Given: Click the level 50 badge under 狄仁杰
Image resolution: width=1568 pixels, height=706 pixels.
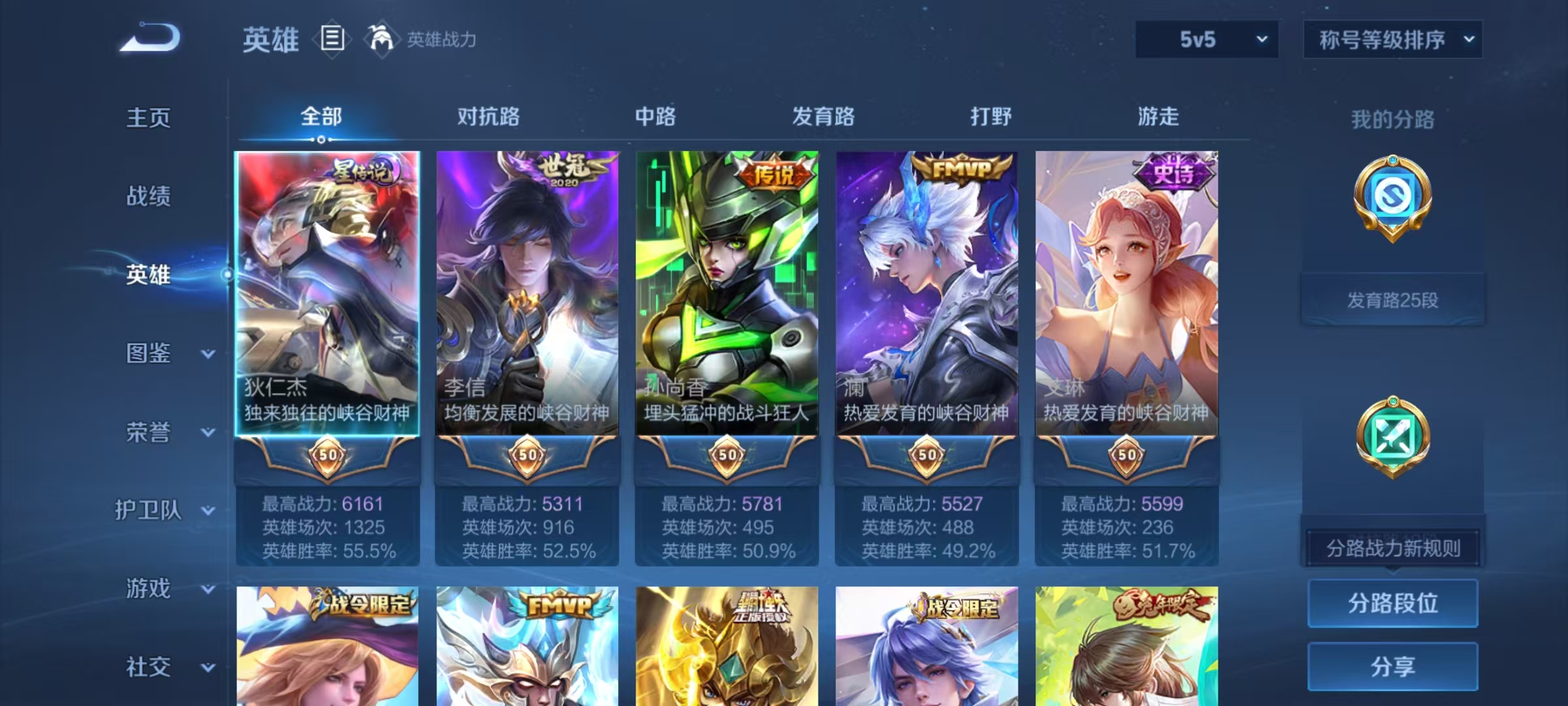Looking at the screenshot, I should pyautogui.click(x=327, y=456).
